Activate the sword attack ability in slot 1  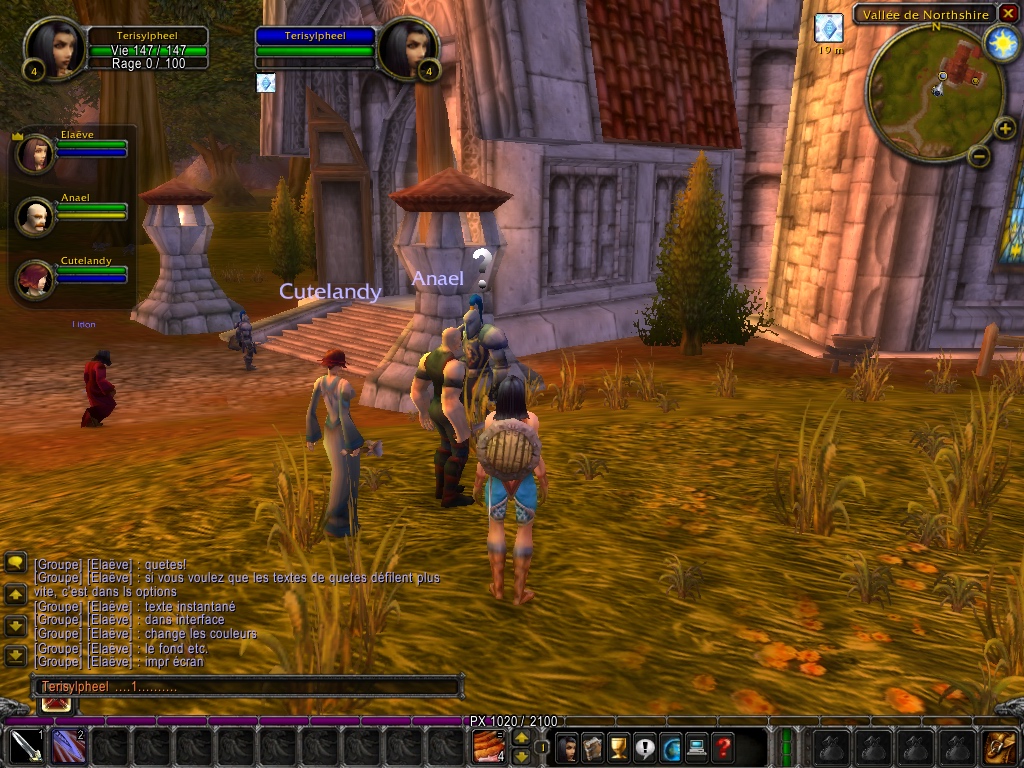(x=24, y=747)
